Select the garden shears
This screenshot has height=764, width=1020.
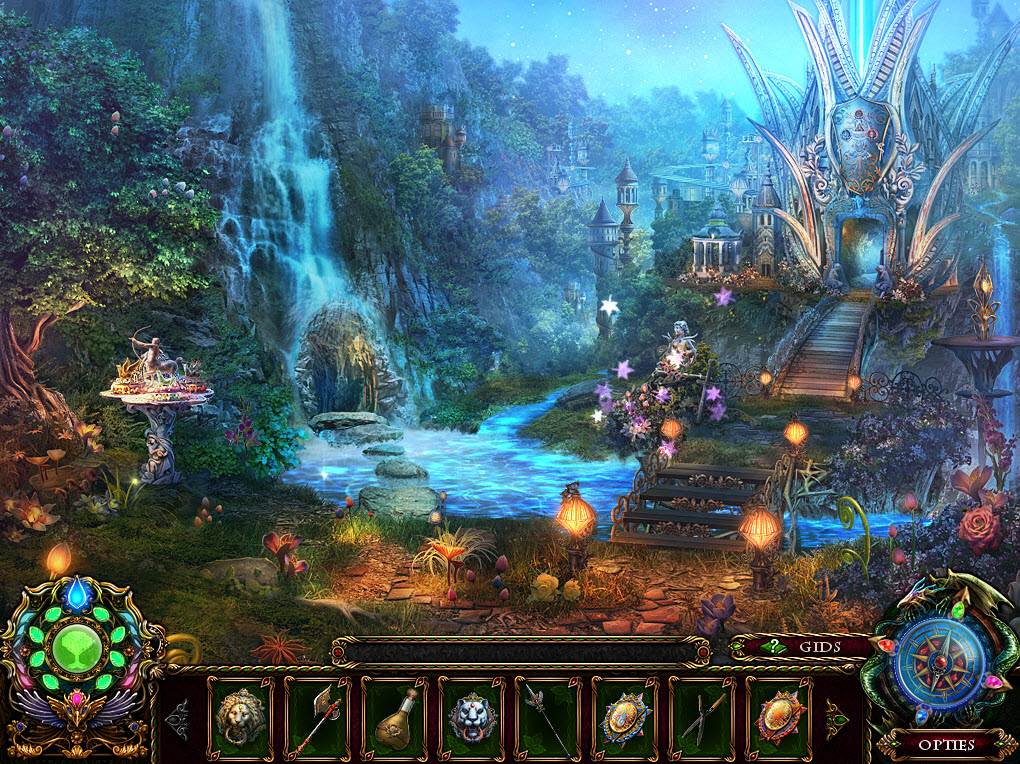click(x=702, y=717)
